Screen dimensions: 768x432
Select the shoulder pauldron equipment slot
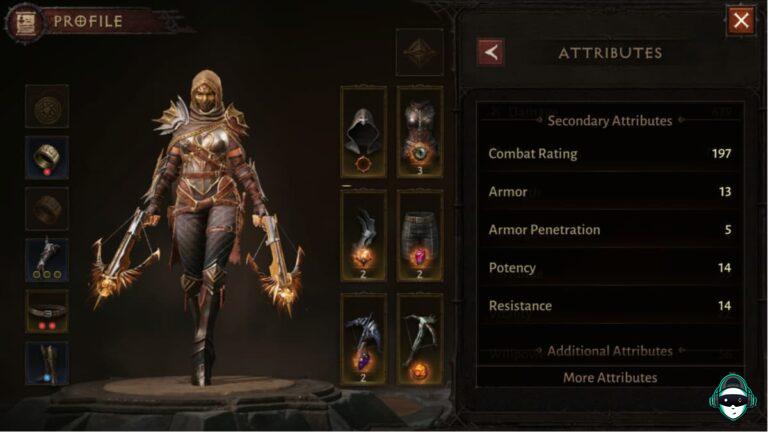pyautogui.click(x=364, y=235)
